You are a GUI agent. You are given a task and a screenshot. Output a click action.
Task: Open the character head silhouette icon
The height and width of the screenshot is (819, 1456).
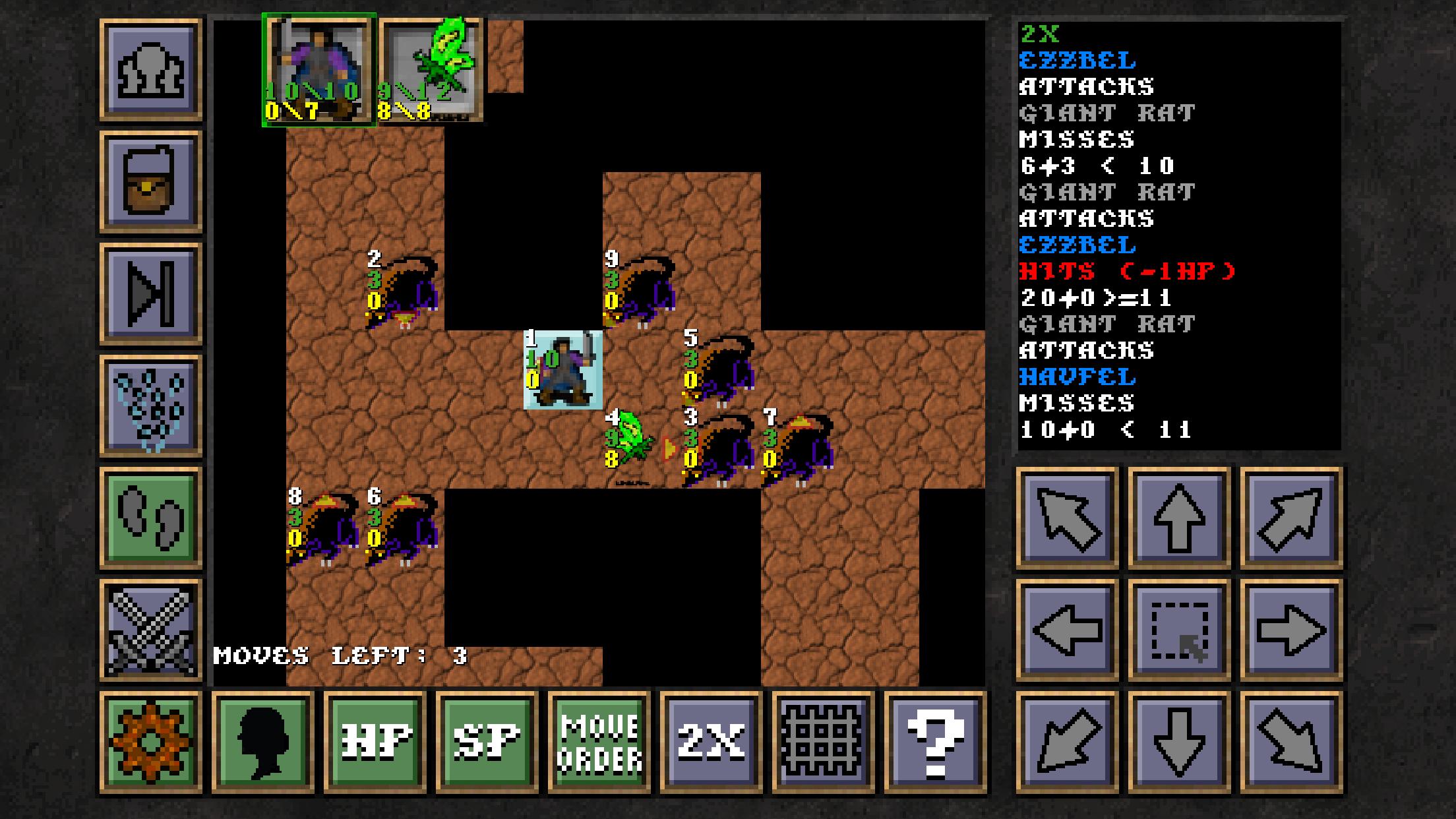260,740
